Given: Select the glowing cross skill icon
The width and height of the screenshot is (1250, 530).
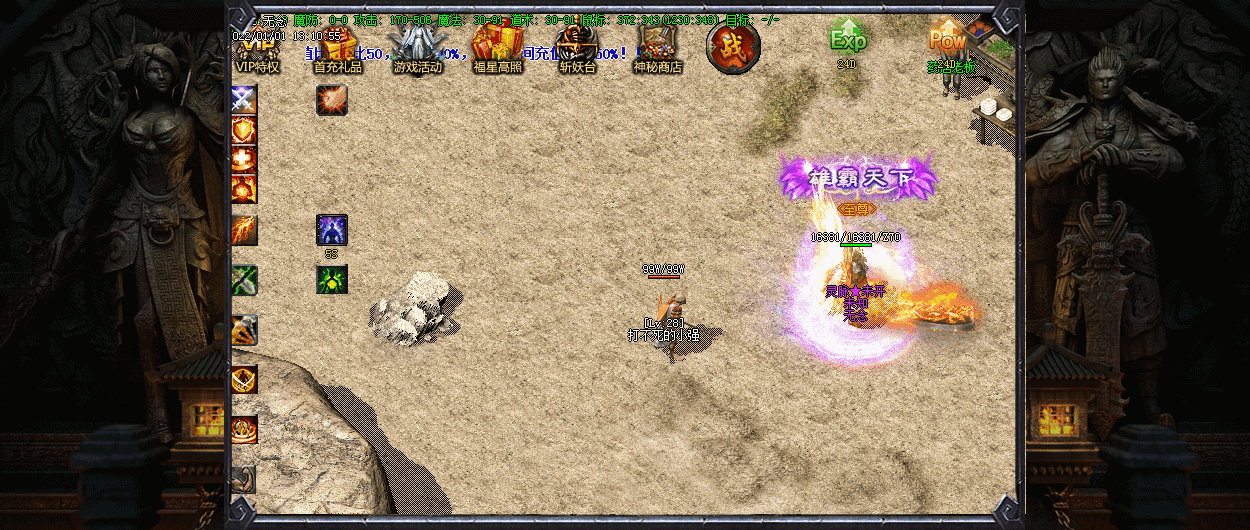Looking at the screenshot, I should pyautogui.click(x=244, y=159).
